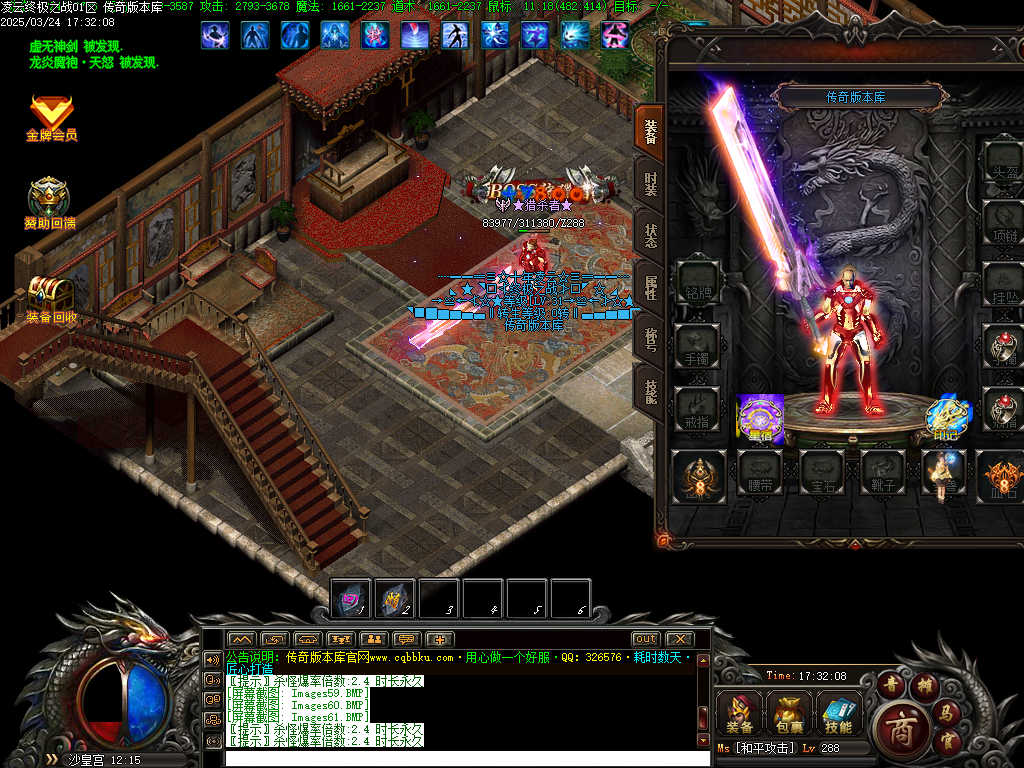The width and height of the screenshot is (1024, 768).
Task: Switch to the 属性 attributes tab
Action: 650,288
